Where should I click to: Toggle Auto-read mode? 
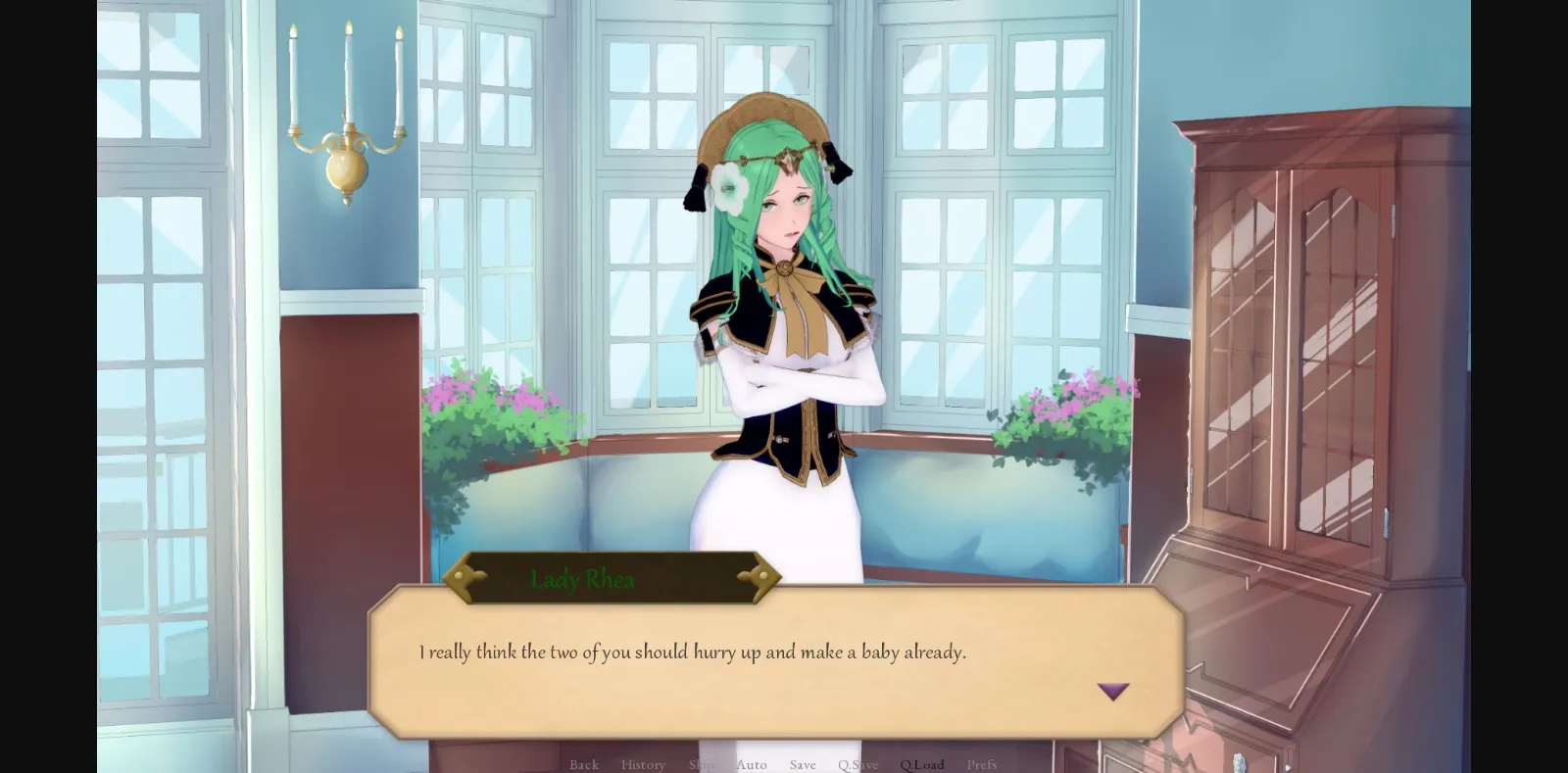[x=751, y=765]
